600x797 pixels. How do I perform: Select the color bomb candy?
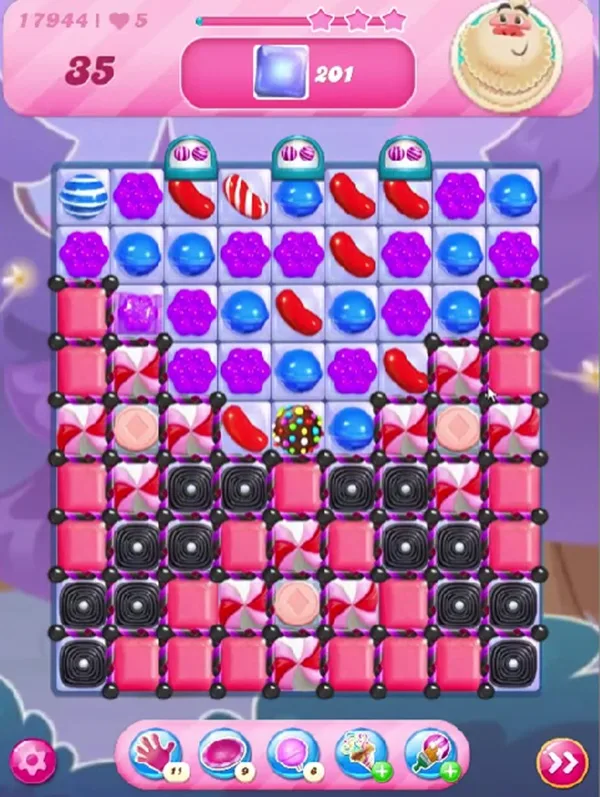297,427
